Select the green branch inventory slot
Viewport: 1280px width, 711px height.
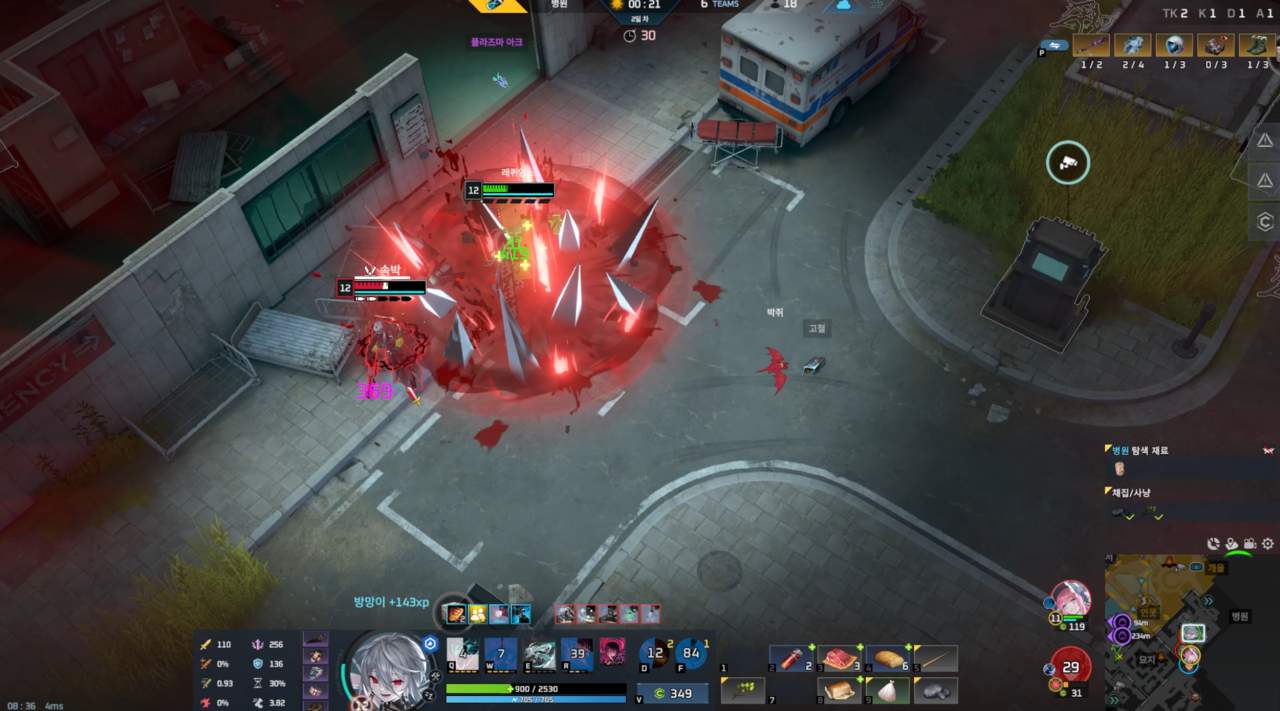(743, 690)
